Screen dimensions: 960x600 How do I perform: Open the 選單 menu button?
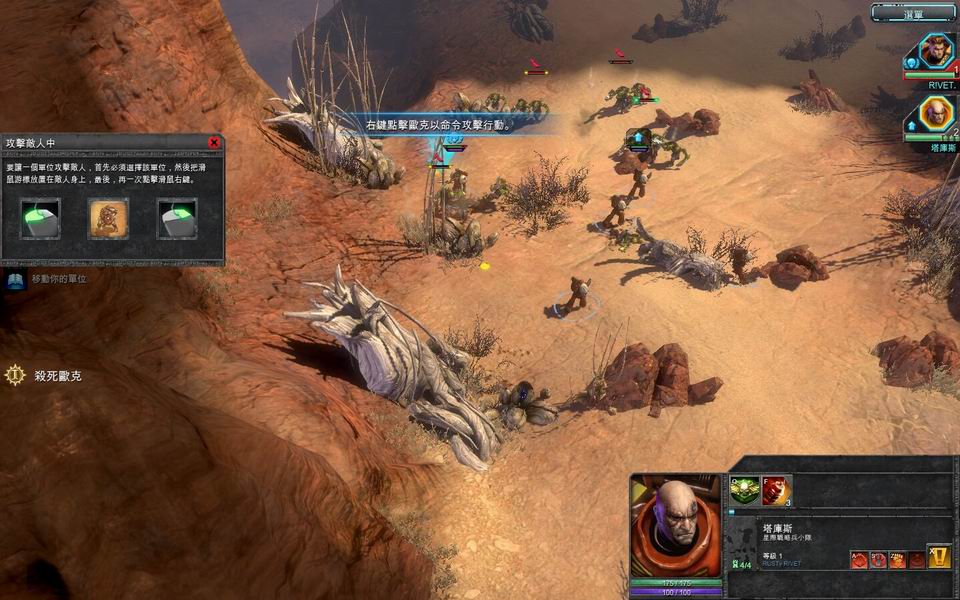tap(913, 12)
